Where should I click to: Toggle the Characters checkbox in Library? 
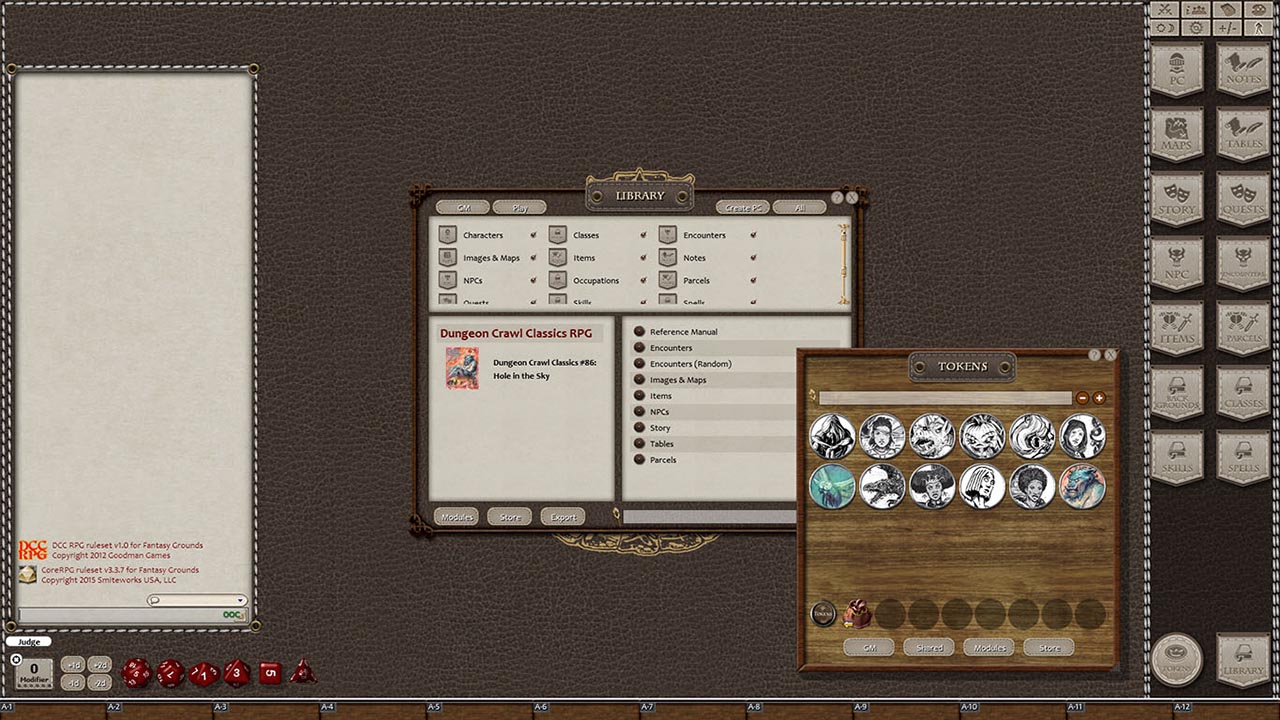[x=535, y=235]
